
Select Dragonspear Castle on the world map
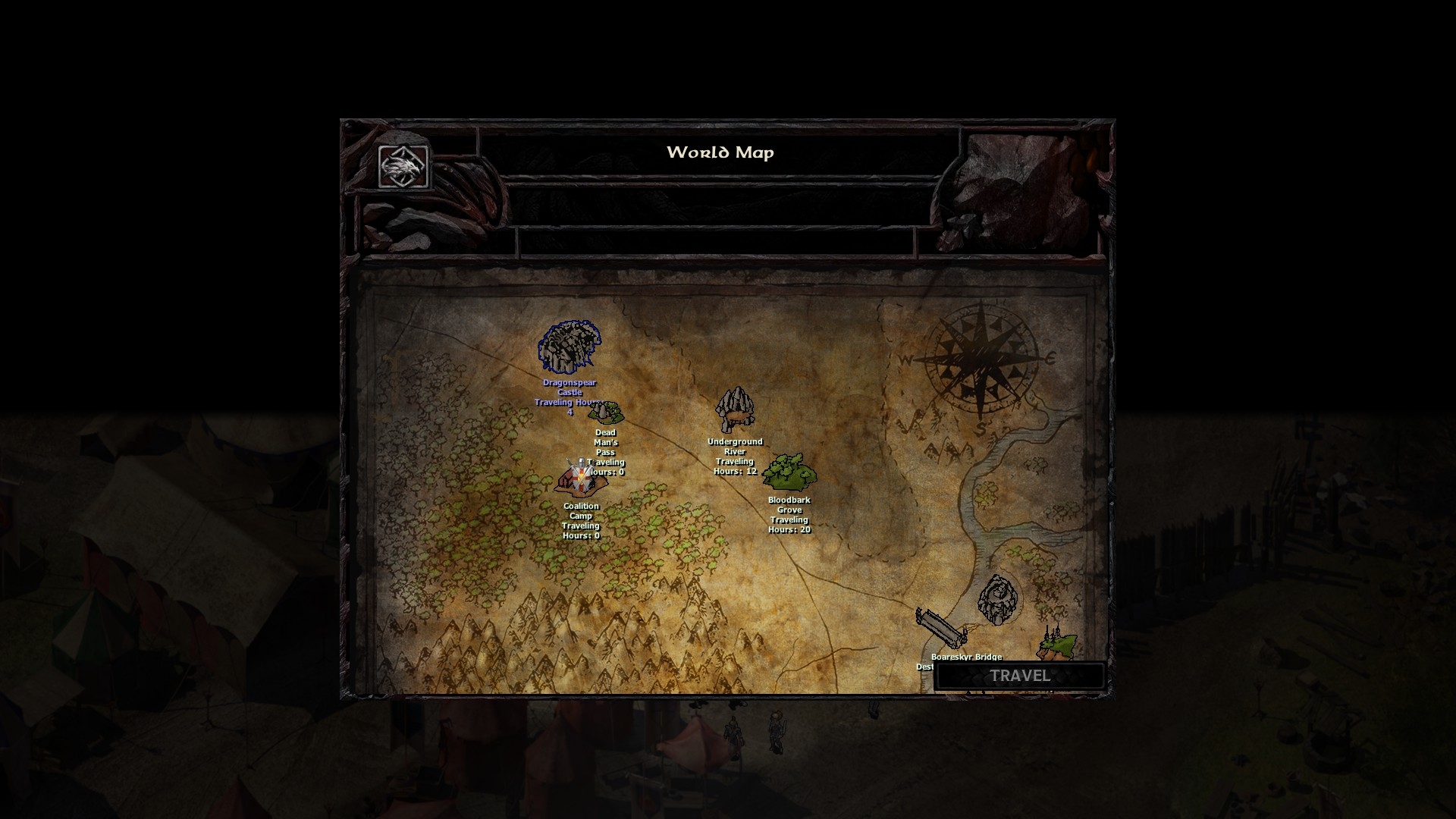569,347
